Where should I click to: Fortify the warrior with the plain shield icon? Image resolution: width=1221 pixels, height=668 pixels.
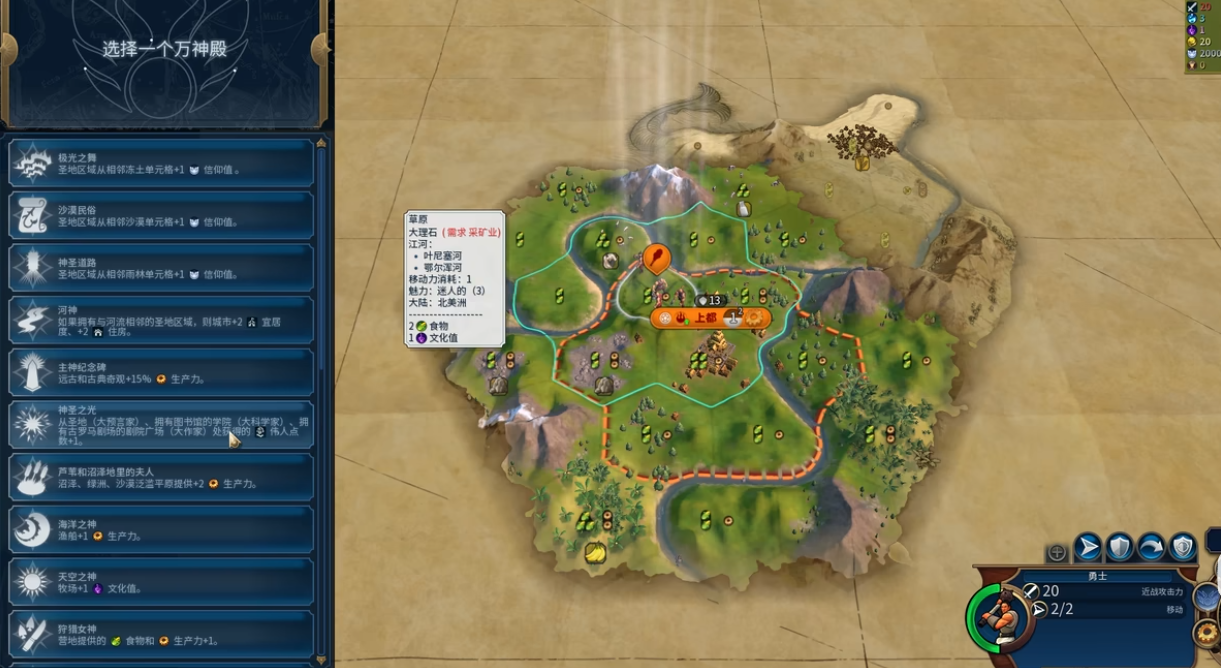[1120, 547]
